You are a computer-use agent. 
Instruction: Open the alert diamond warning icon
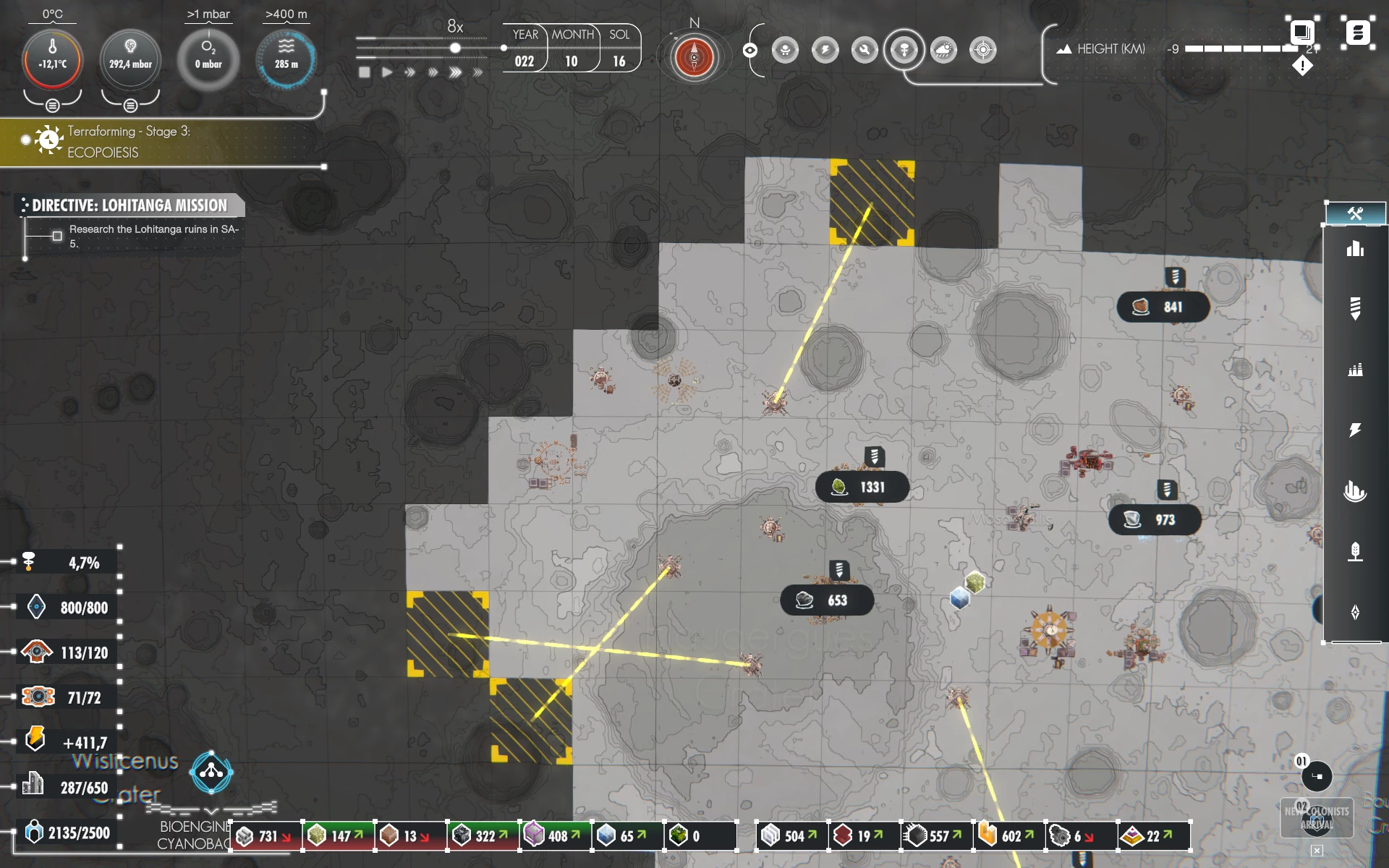point(1302,67)
